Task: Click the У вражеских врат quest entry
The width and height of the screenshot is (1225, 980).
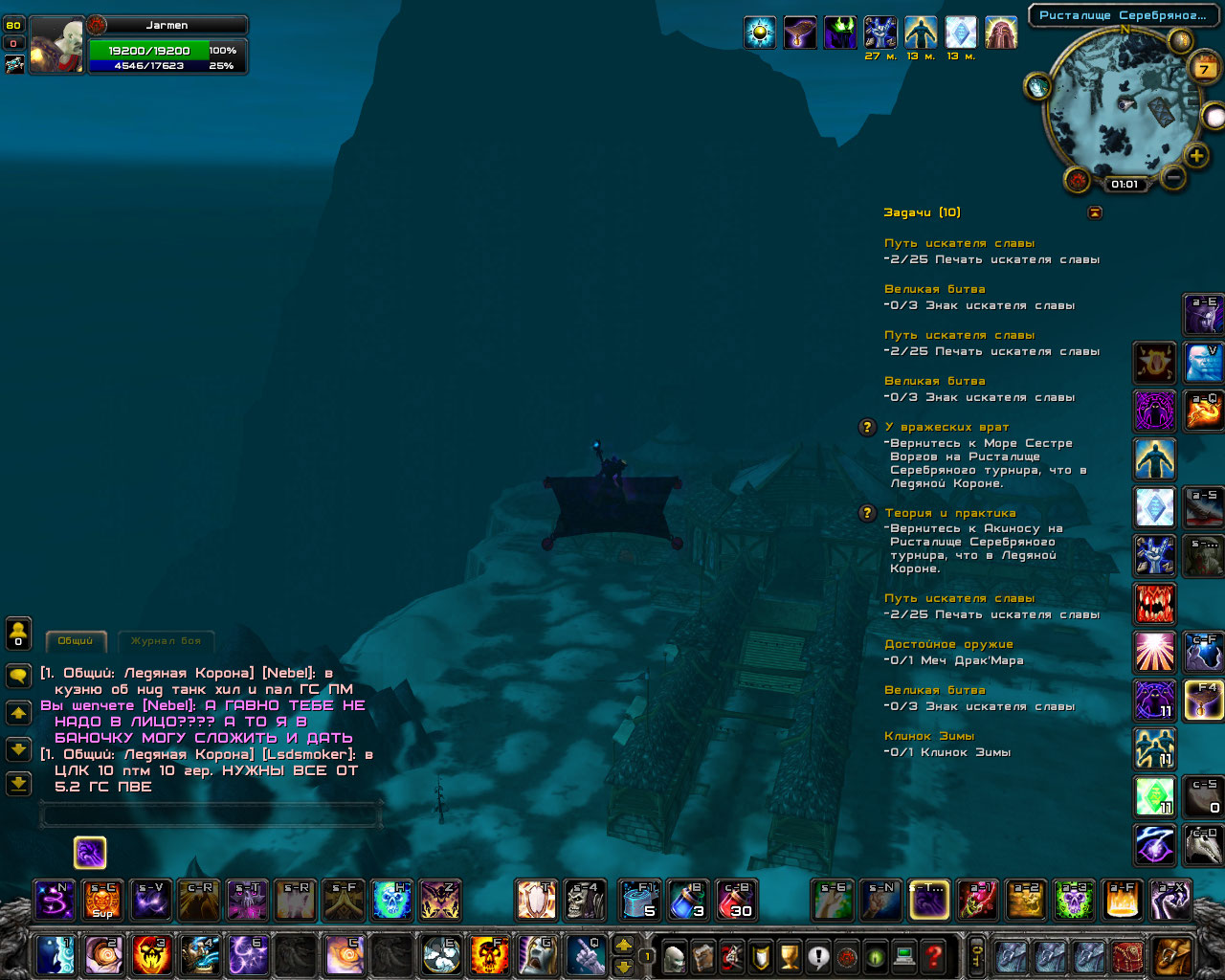Action: point(947,427)
